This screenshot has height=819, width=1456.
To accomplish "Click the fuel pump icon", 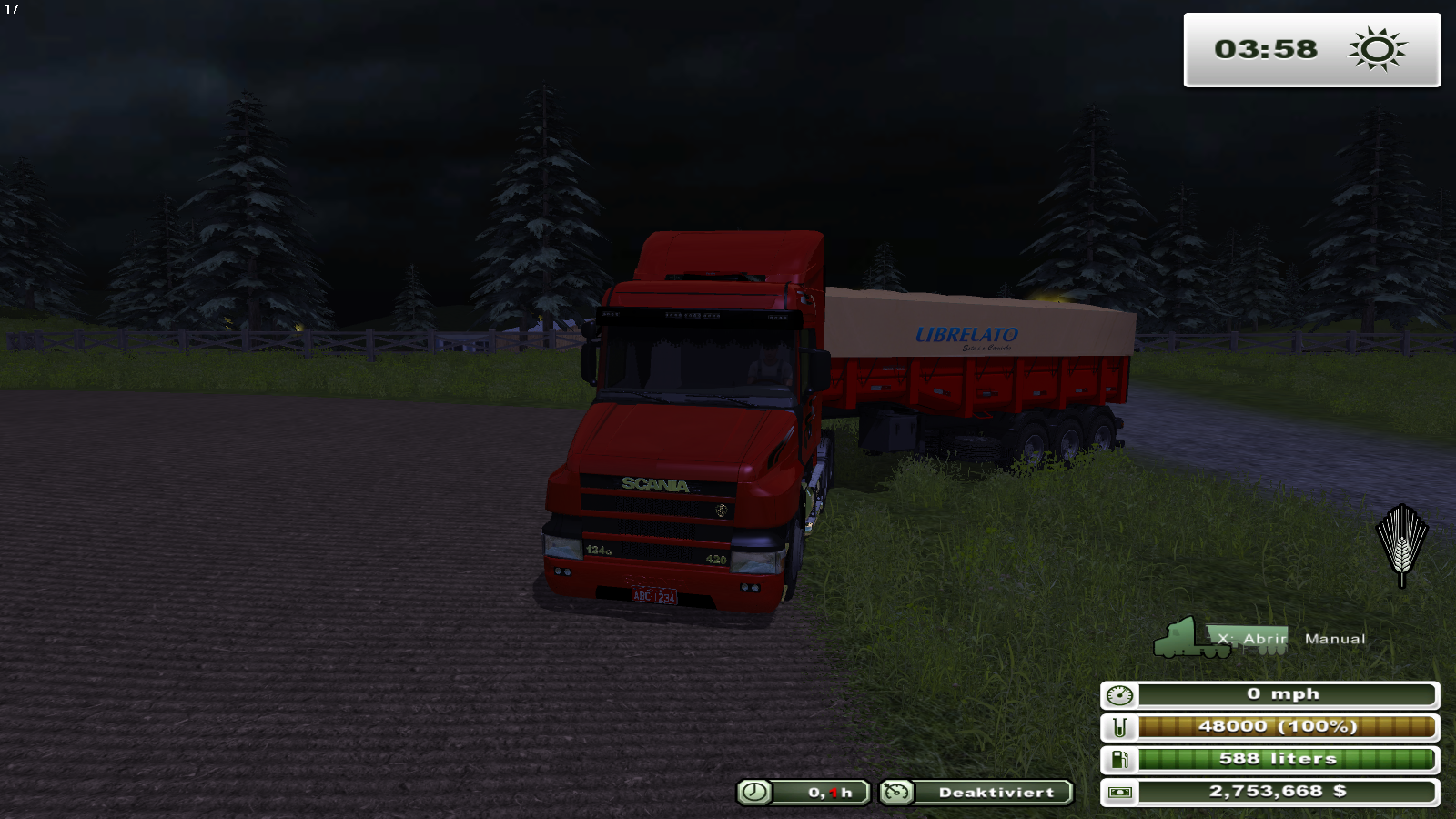I will (x=1120, y=758).
